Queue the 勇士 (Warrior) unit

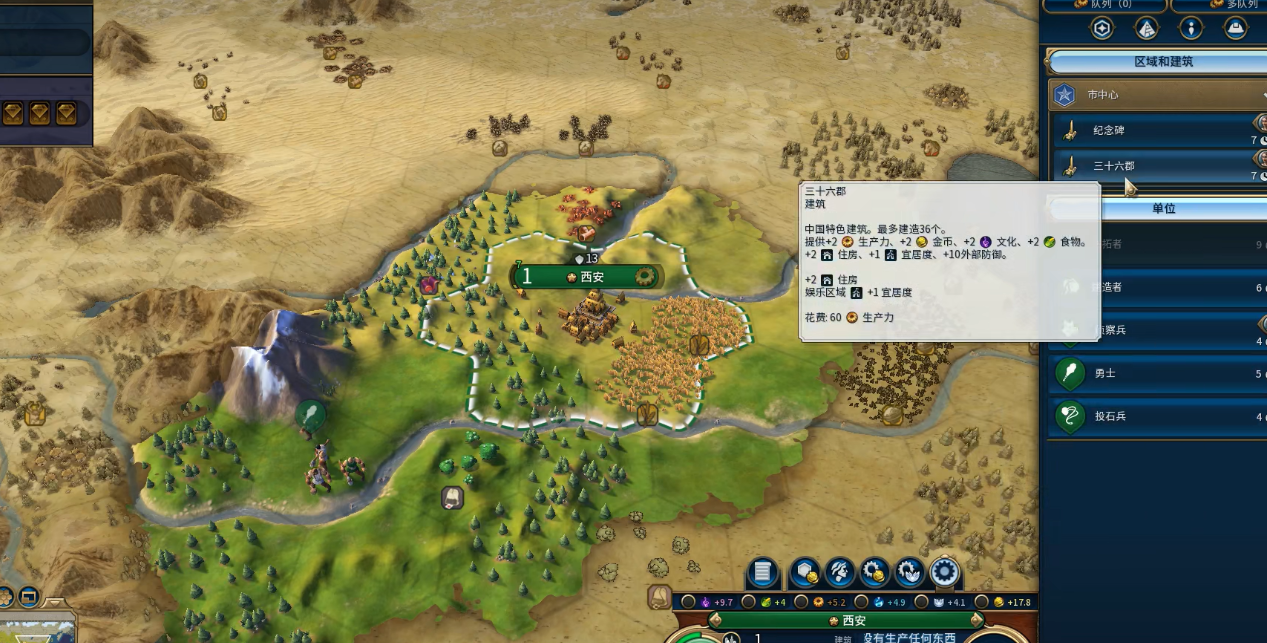click(x=1150, y=374)
